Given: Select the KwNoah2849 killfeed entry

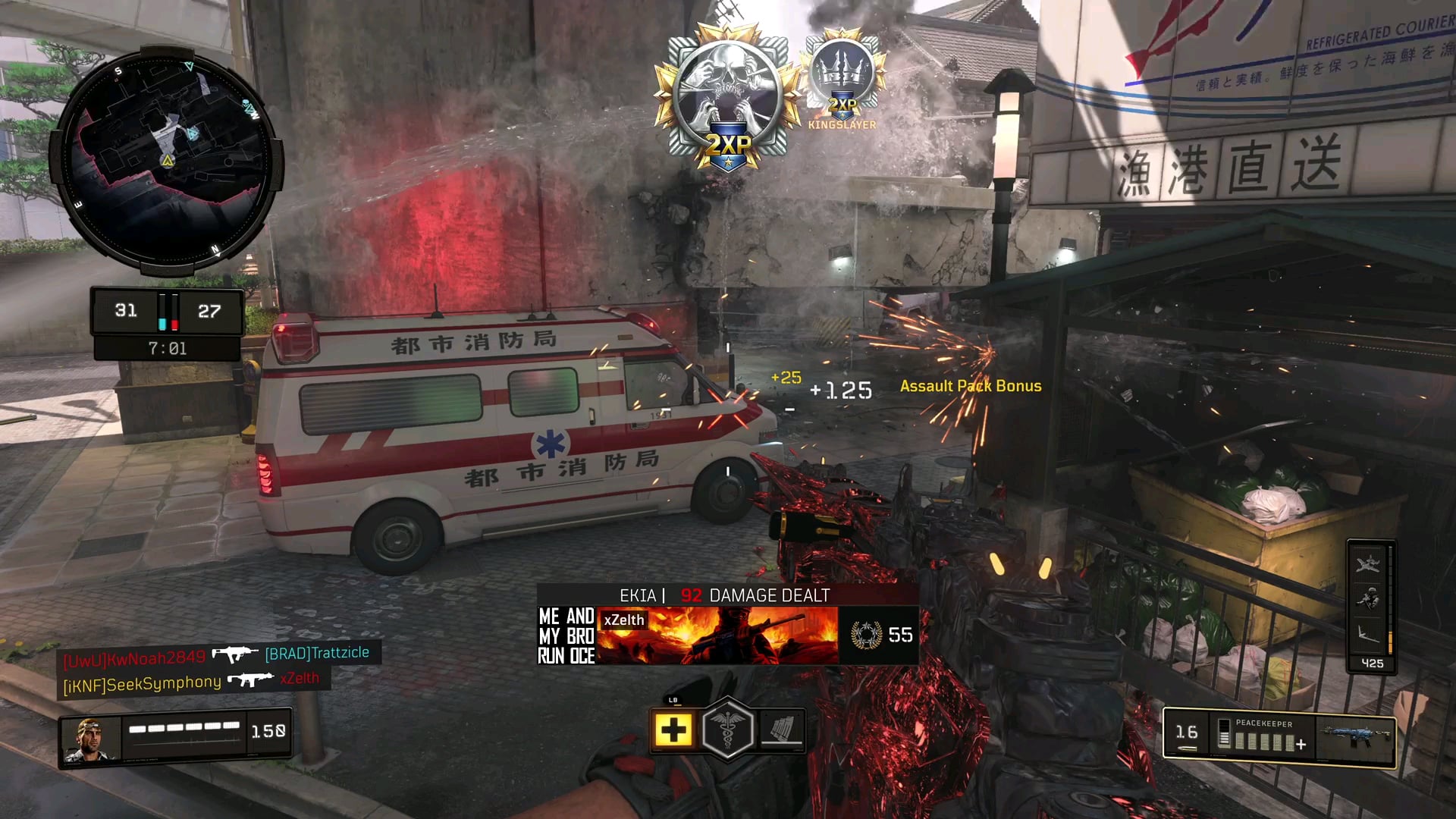Looking at the screenshot, I should click(x=134, y=658).
